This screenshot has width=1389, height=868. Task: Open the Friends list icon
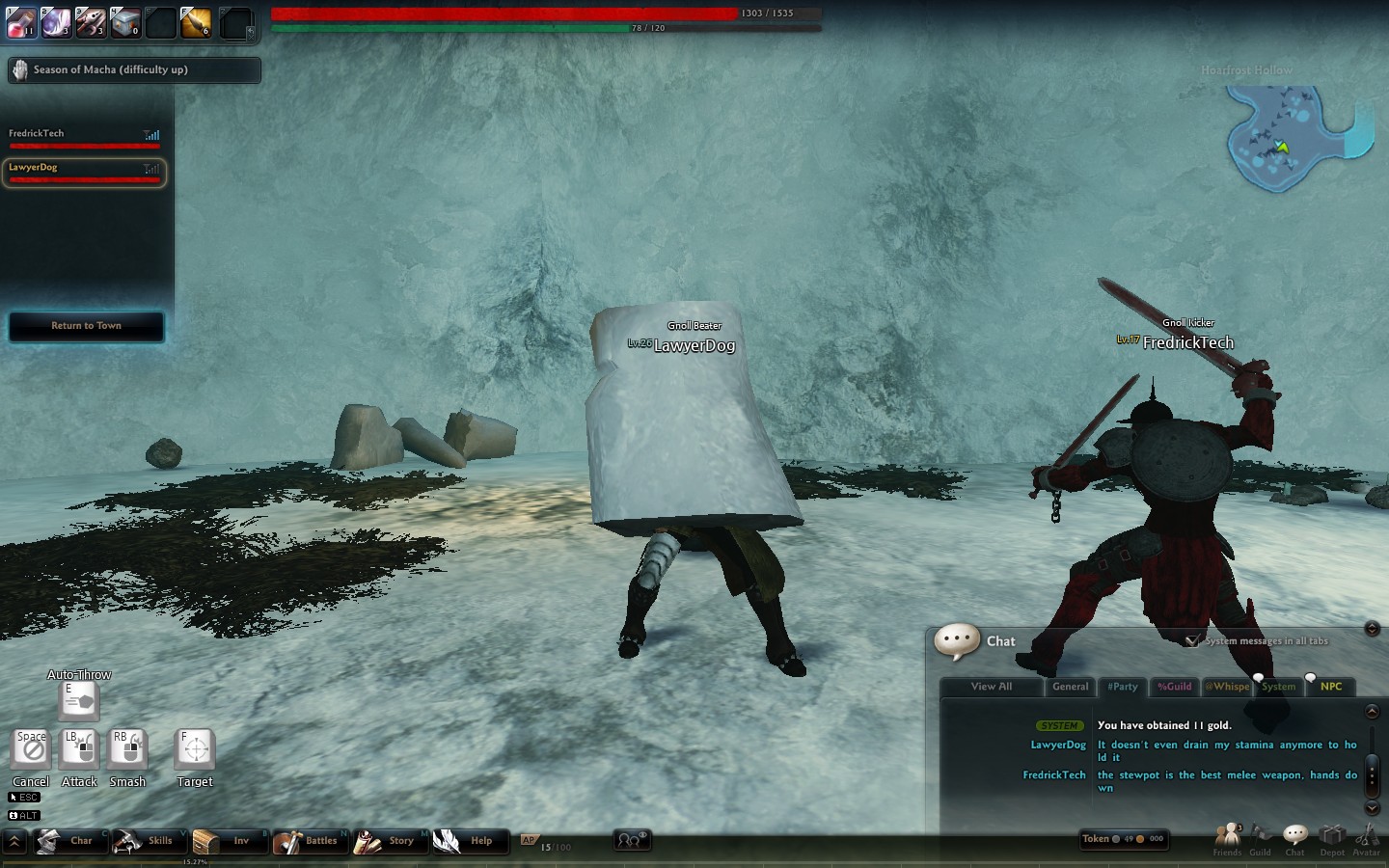pos(1227,837)
